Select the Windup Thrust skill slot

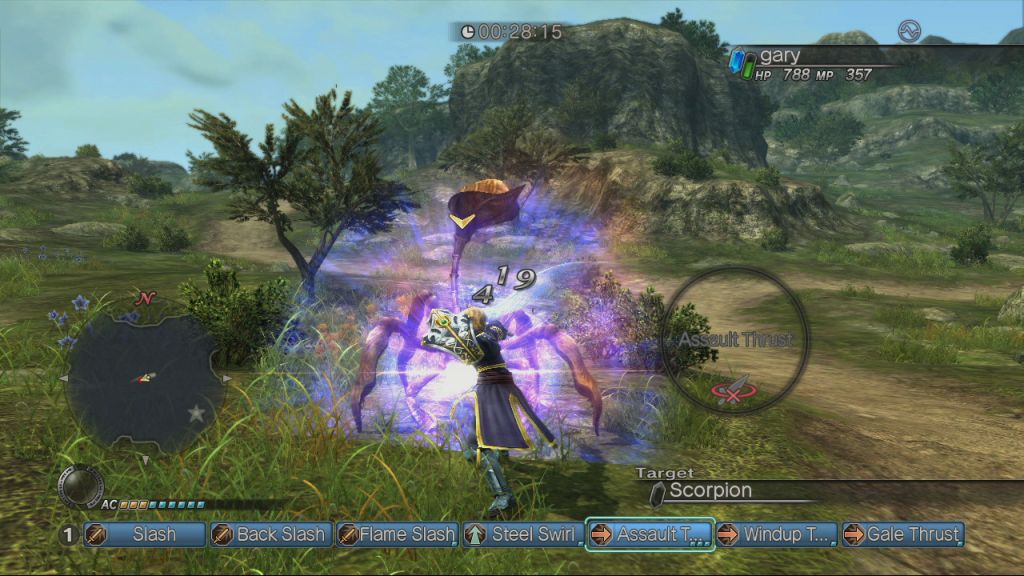[776, 535]
